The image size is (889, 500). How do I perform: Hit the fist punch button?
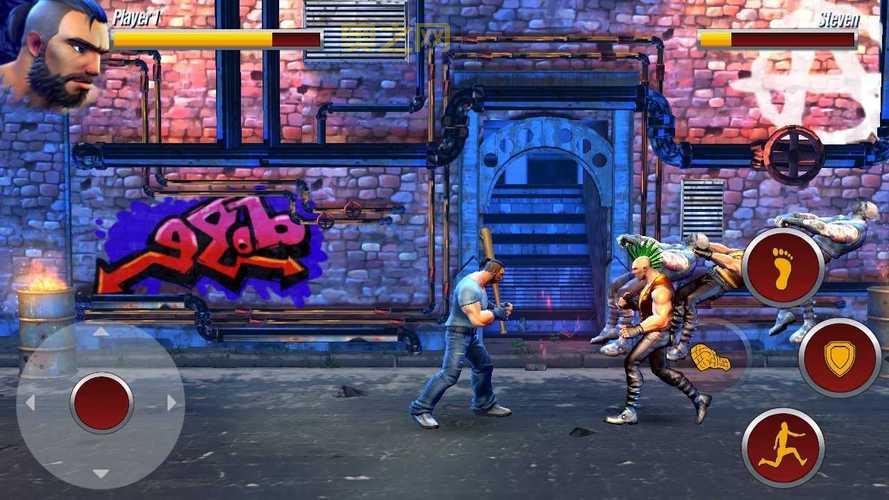tap(711, 357)
